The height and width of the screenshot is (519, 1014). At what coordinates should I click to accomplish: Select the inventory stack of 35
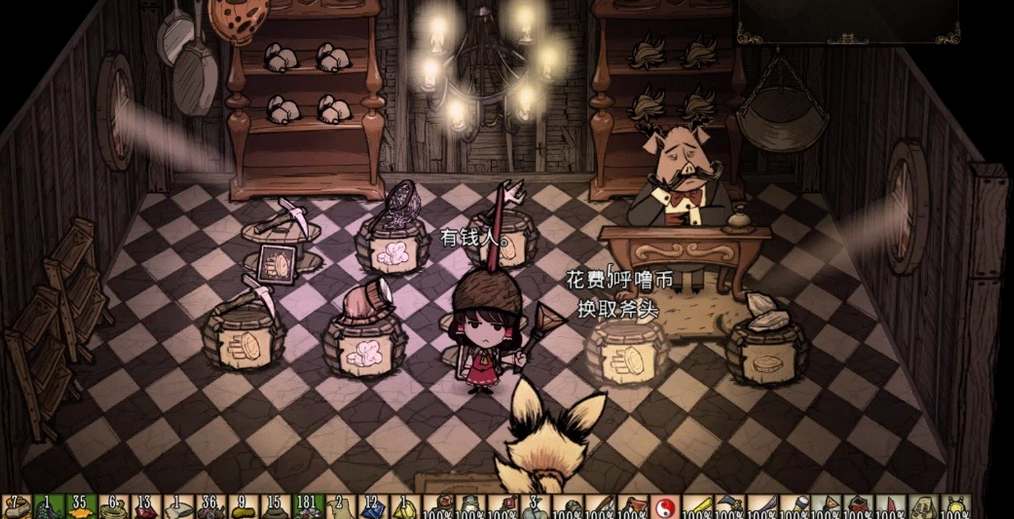pos(79,508)
